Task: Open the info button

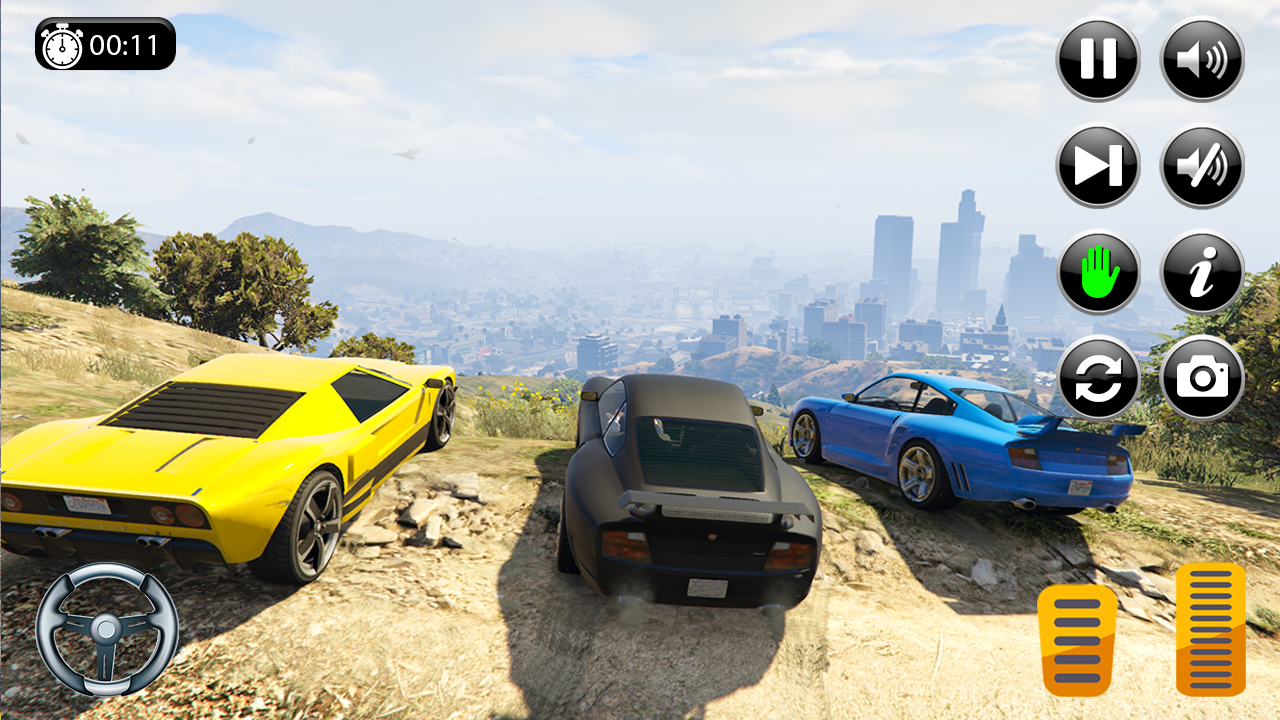Action: coord(1201,272)
